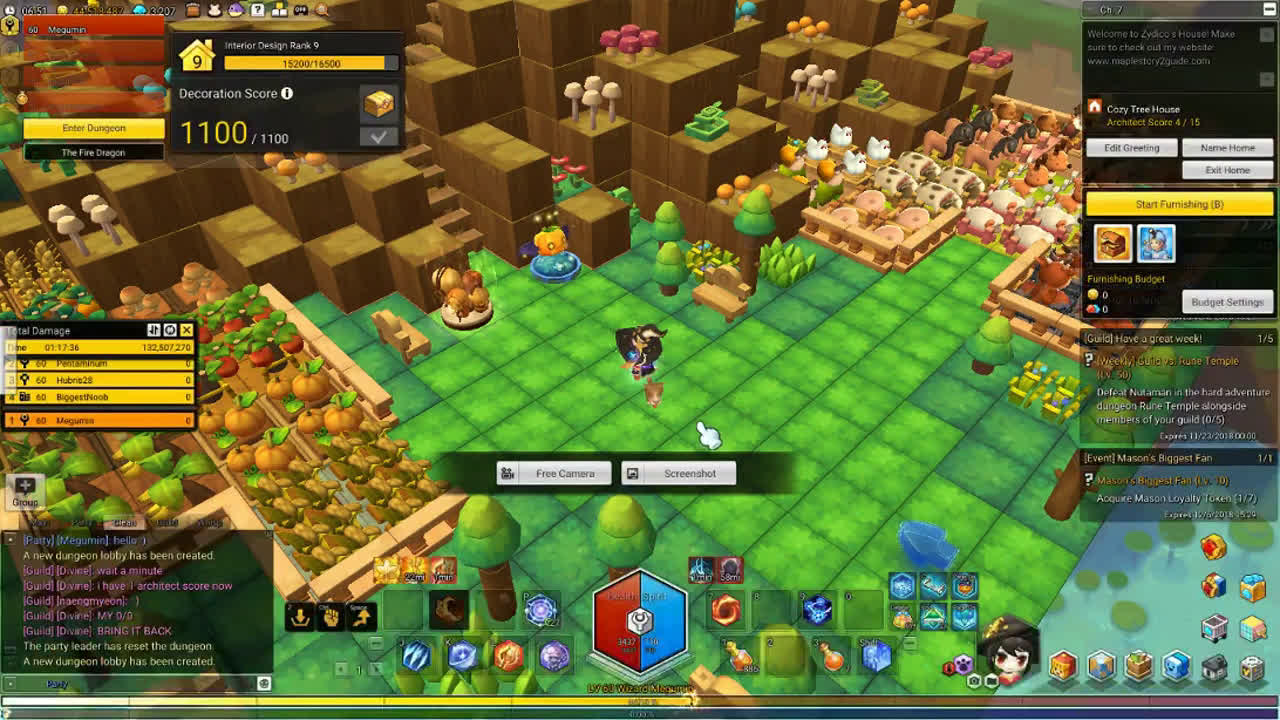The height and width of the screenshot is (720, 1280).
Task: Leave via the Exit Home button
Action: (x=1227, y=170)
